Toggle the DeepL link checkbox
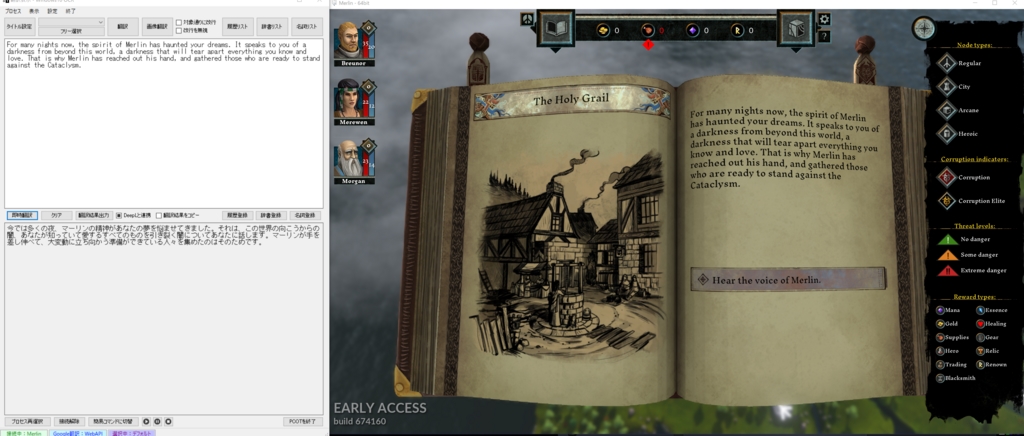Image resolution: width=1024 pixels, height=436 pixels. (119, 215)
